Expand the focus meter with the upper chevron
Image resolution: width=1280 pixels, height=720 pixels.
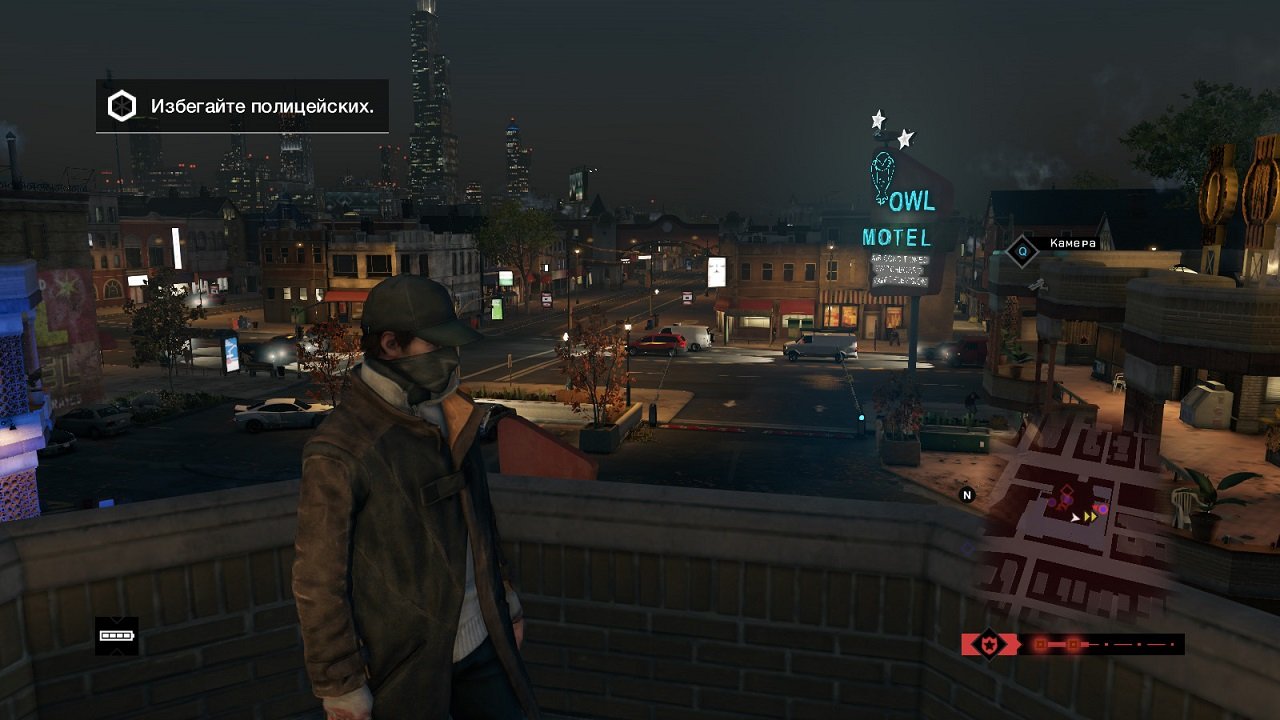[x=116, y=620]
